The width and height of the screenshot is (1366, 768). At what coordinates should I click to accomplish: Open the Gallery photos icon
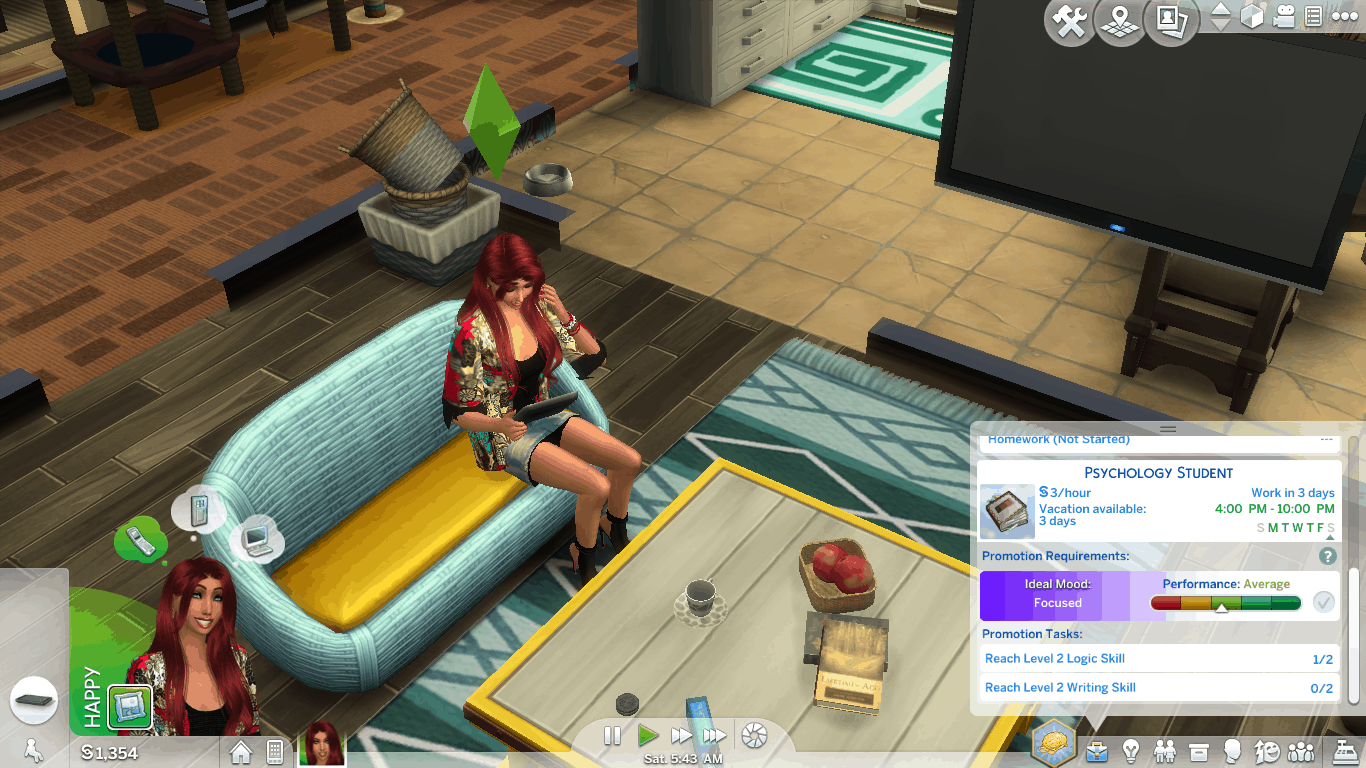[1171, 22]
